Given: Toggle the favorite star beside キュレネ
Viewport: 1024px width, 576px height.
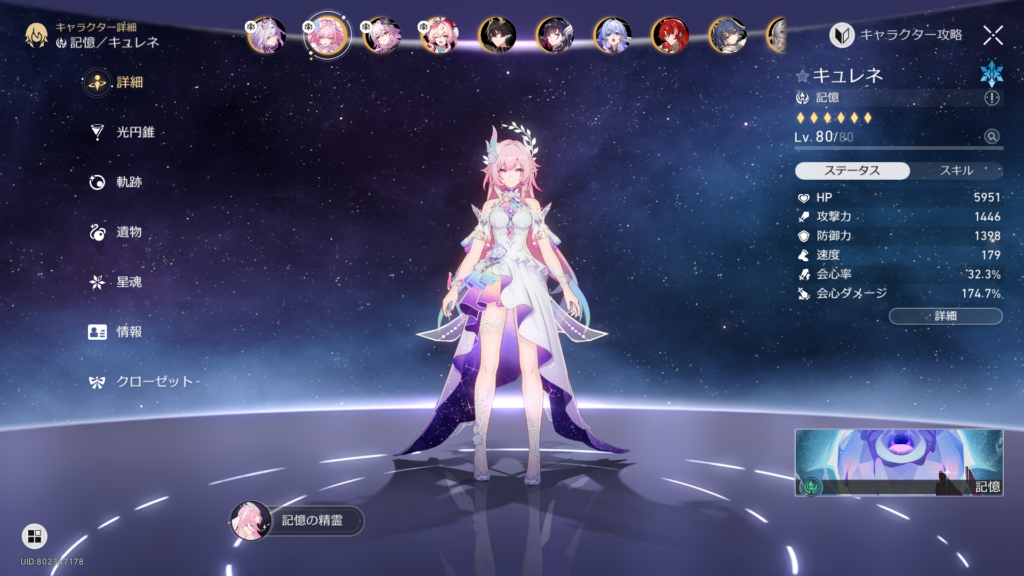Looking at the screenshot, I should click(802, 75).
